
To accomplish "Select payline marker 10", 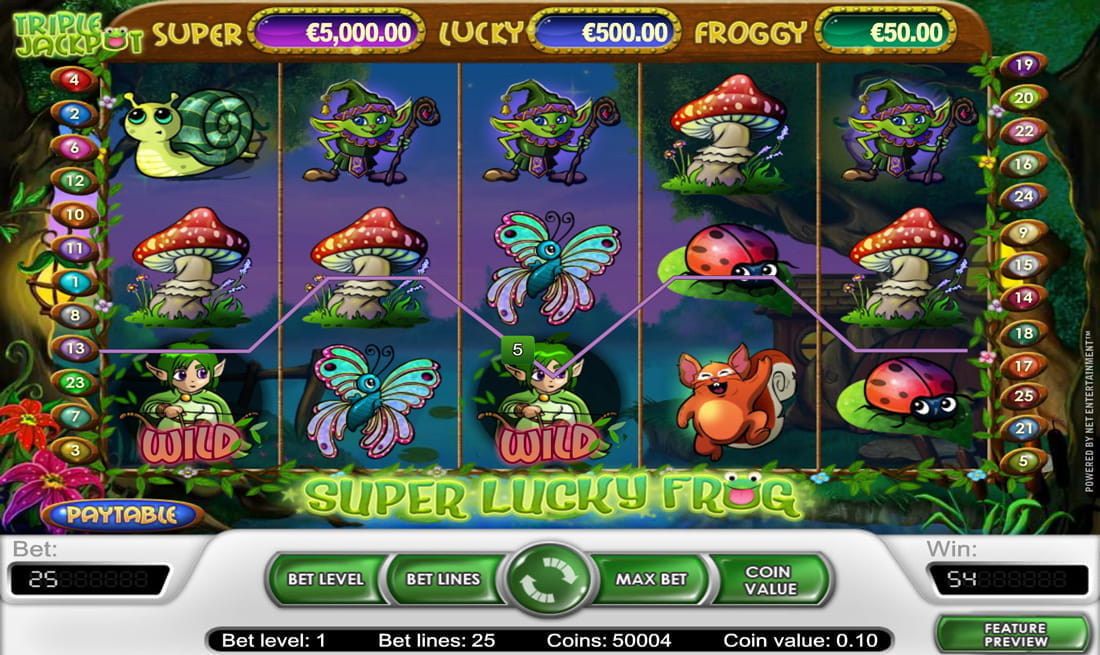I will (x=76, y=214).
